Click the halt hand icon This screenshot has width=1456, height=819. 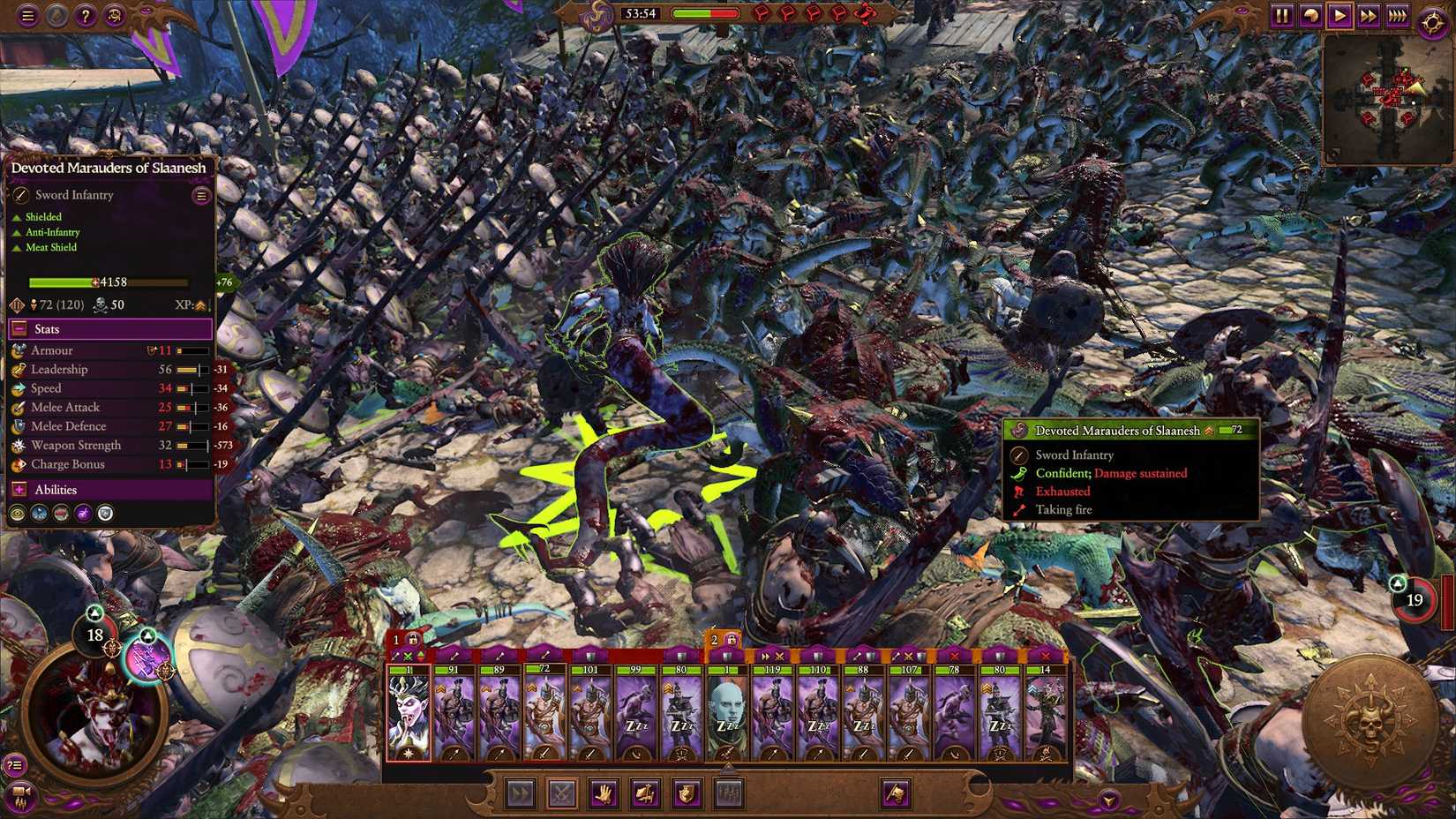tap(604, 793)
